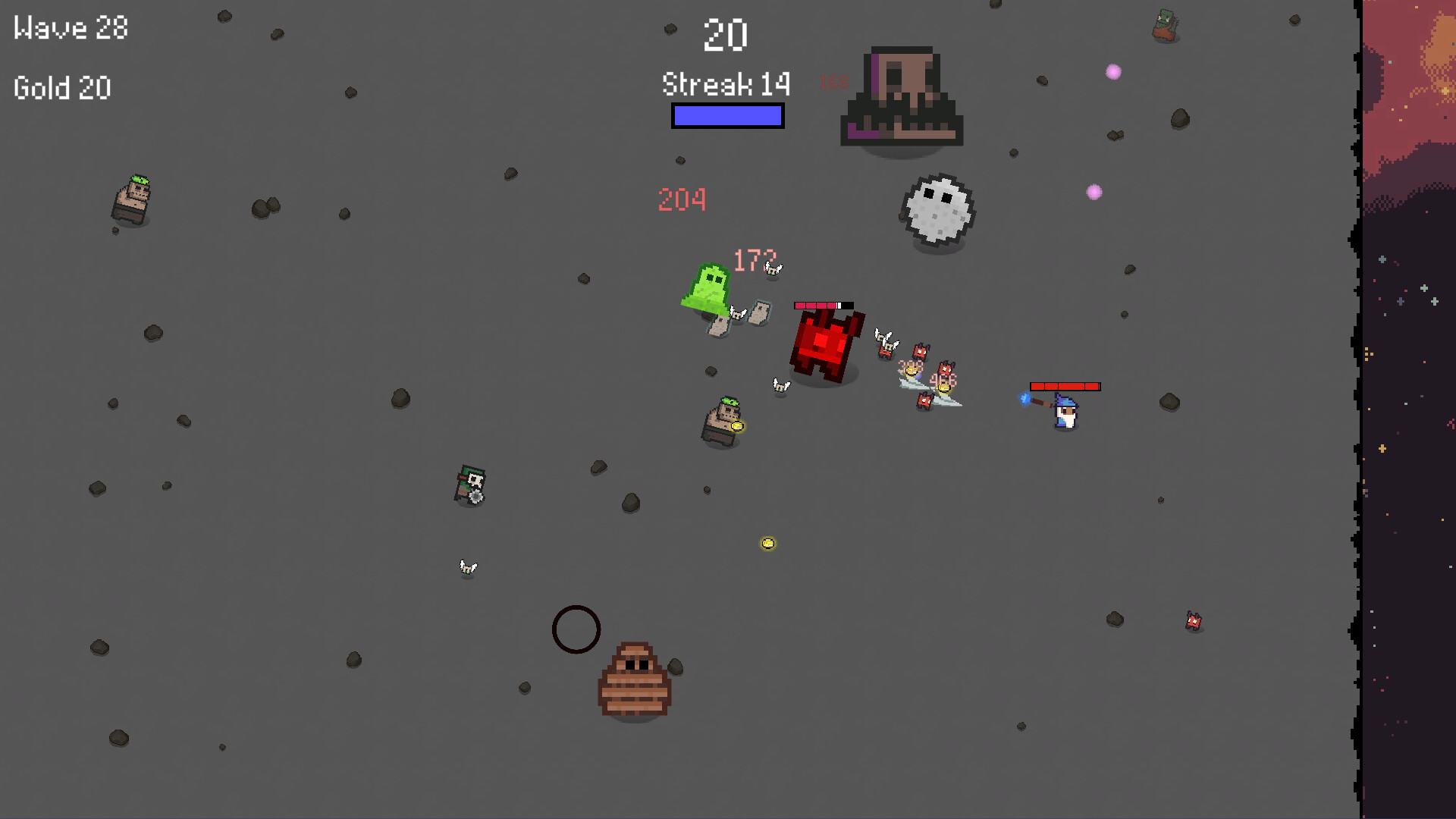Click the empty circle outline near the poop creature
This screenshot has width=1456, height=819.
click(576, 629)
